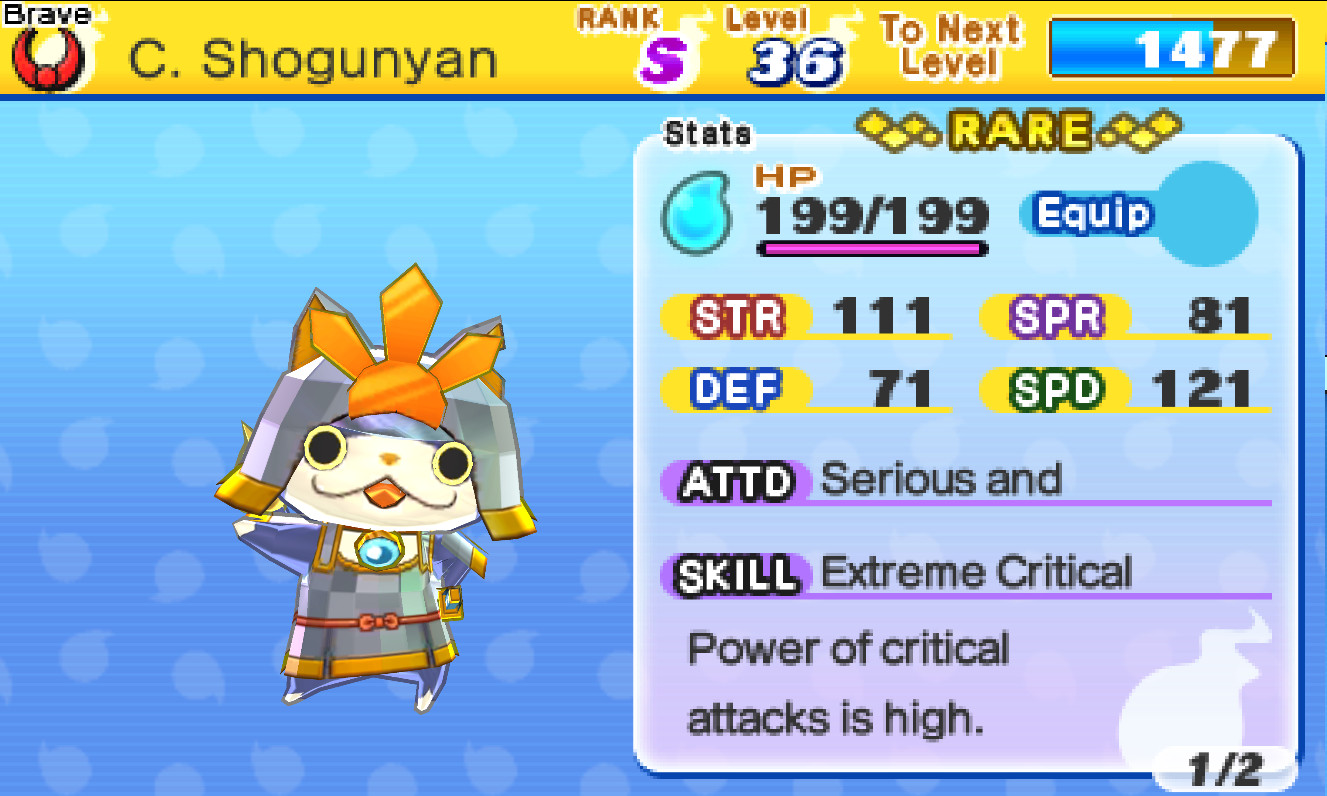Tap the SKILL label badge
Screen dimensions: 1327x796
coord(734,573)
